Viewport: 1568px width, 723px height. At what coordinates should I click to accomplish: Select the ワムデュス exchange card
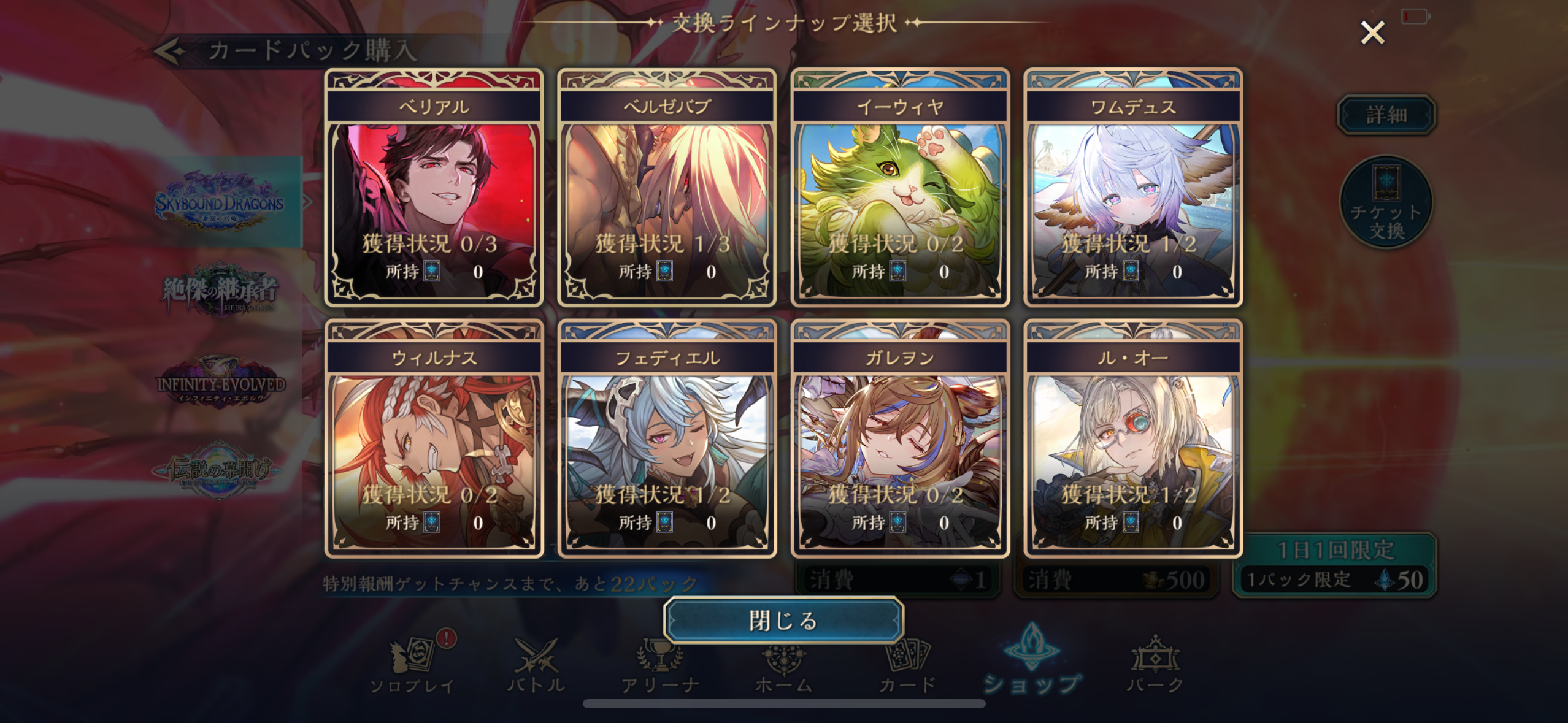click(1133, 188)
